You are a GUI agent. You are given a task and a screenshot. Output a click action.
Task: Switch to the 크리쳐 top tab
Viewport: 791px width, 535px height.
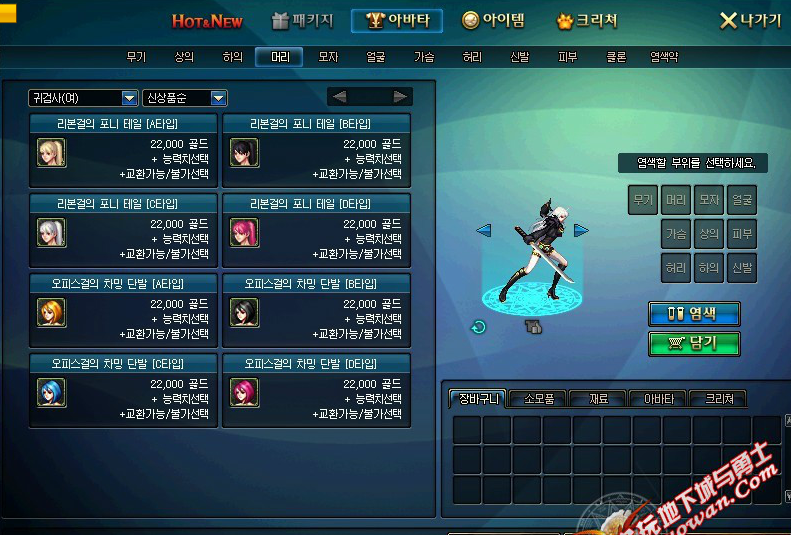tap(587, 21)
